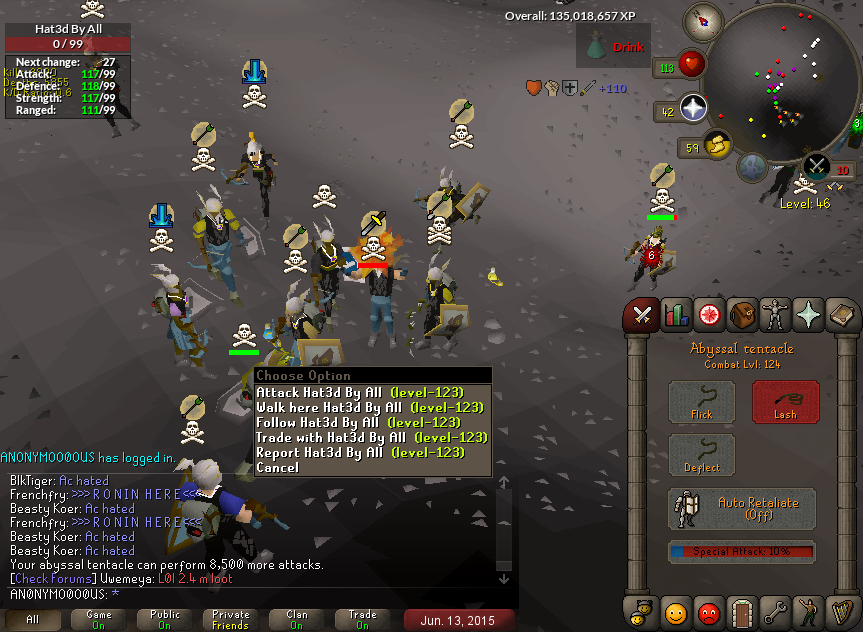Image resolution: width=863 pixels, height=632 pixels.
Task: Switch to the prayer star tab
Action: (810, 316)
